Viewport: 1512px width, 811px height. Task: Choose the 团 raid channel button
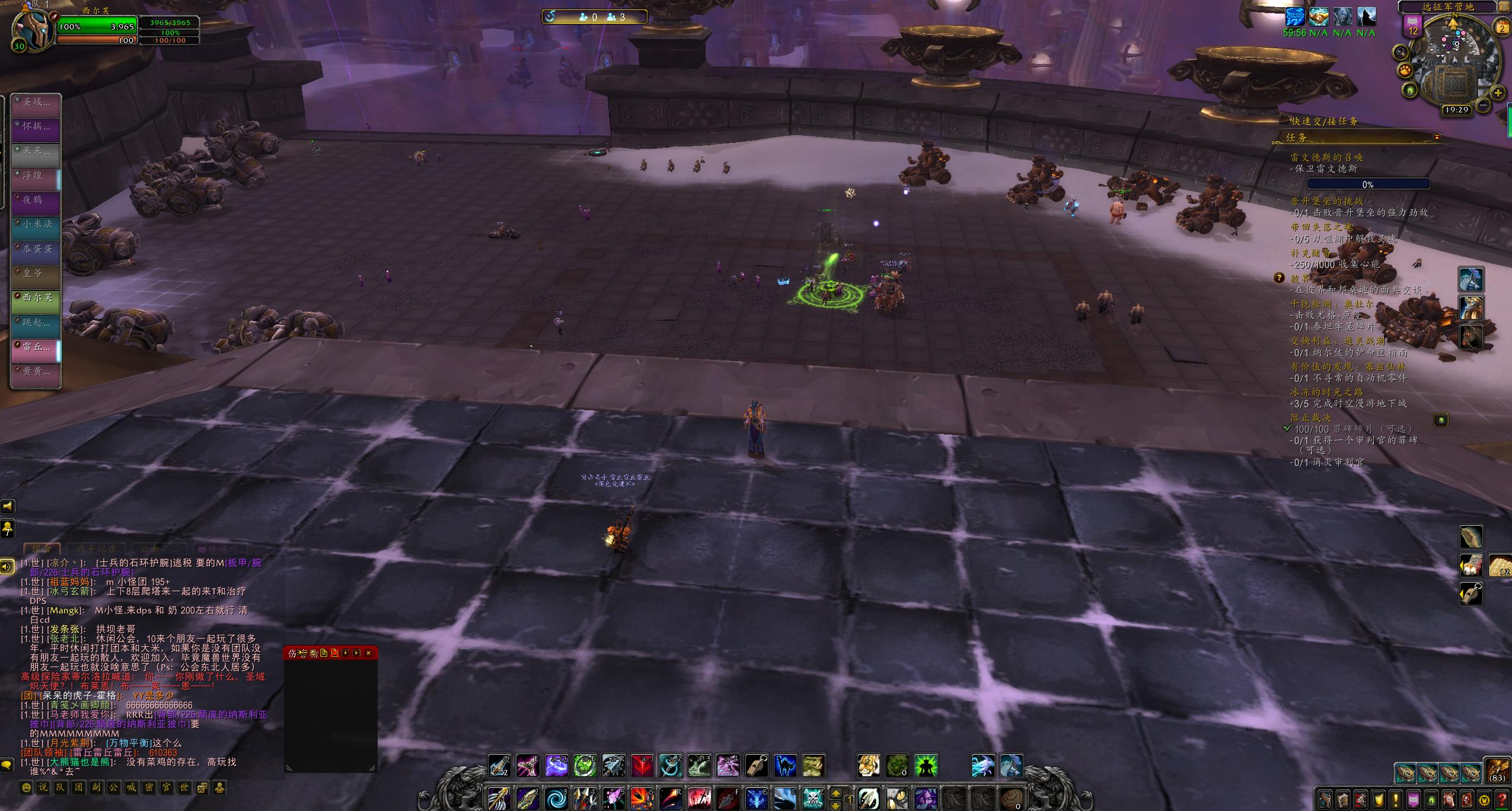coord(78,787)
